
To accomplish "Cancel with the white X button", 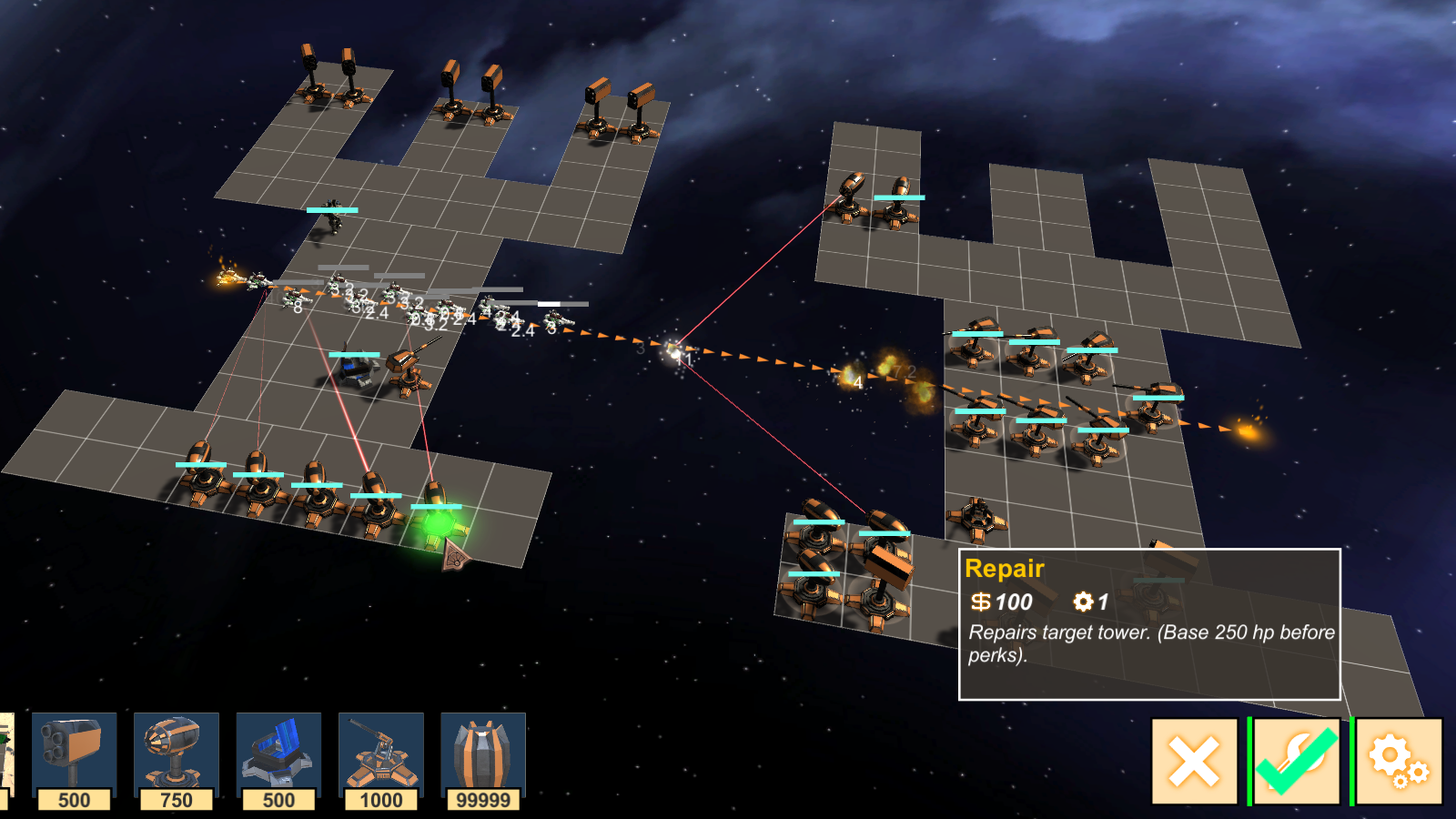I will (1194, 762).
